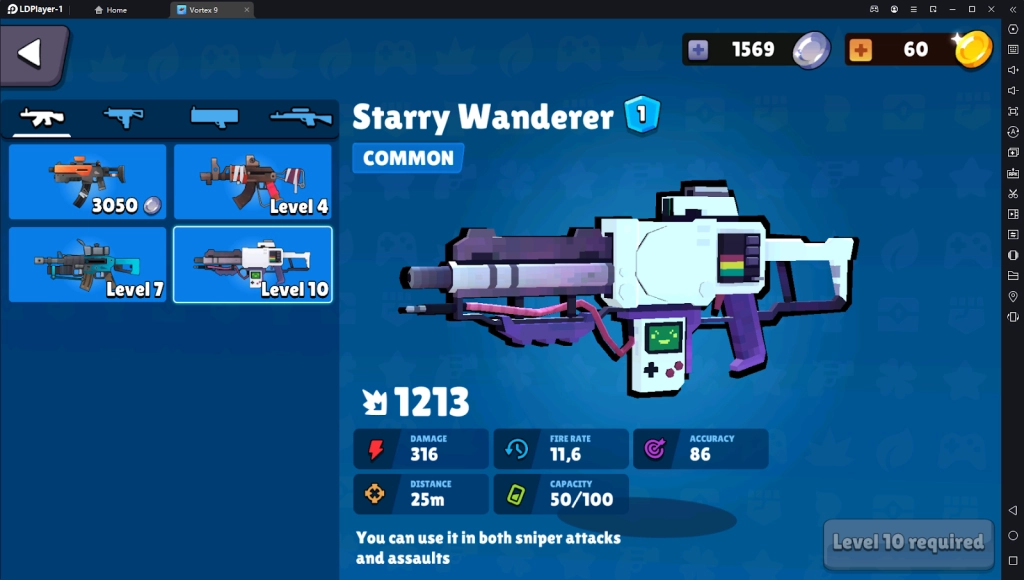Open the LDPlayer Home tab
Viewport: 1024px width, 580px height.
click(x=111, y=9)
